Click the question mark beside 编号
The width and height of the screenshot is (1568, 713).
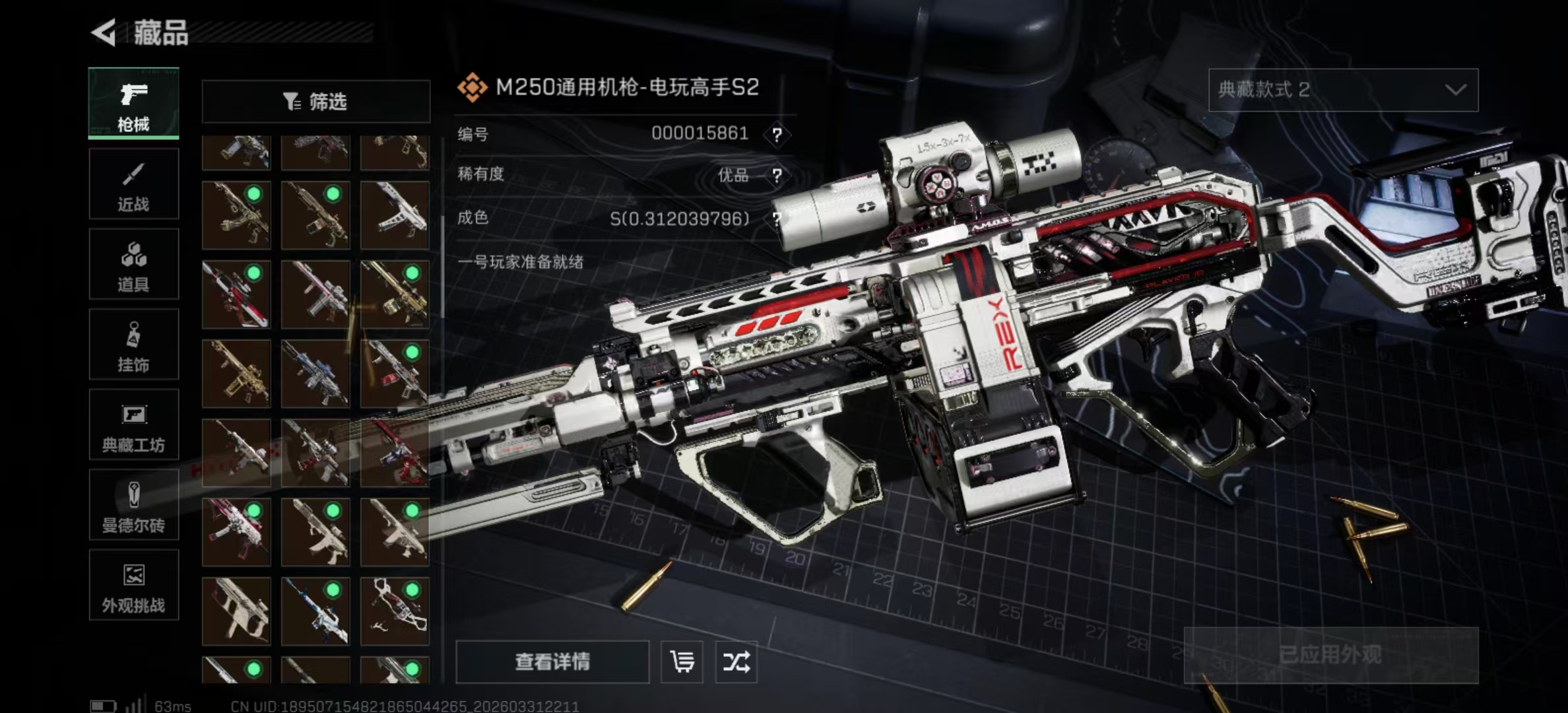click(x=779, y=134)
